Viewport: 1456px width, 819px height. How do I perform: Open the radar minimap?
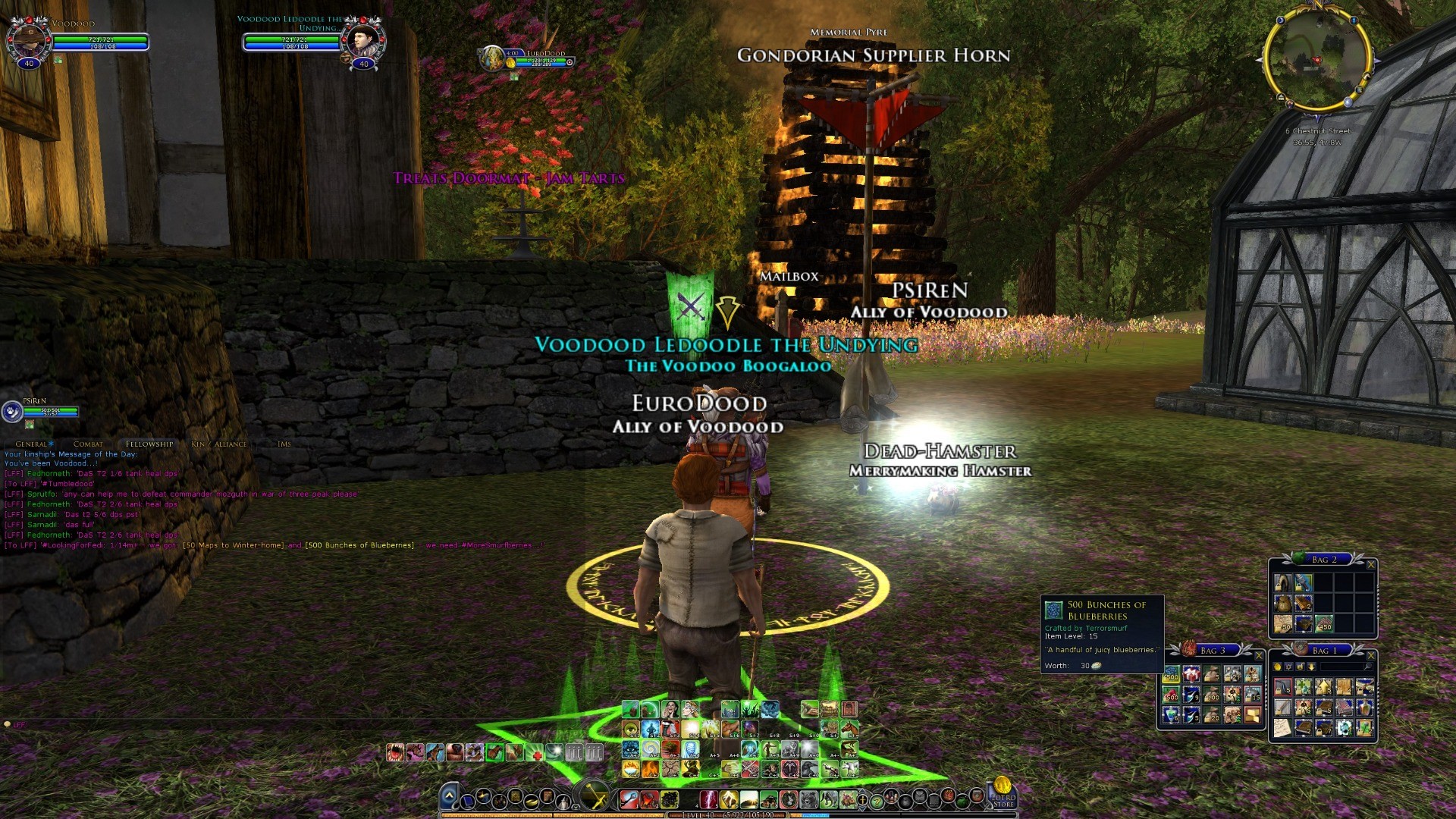[1316, 59]
